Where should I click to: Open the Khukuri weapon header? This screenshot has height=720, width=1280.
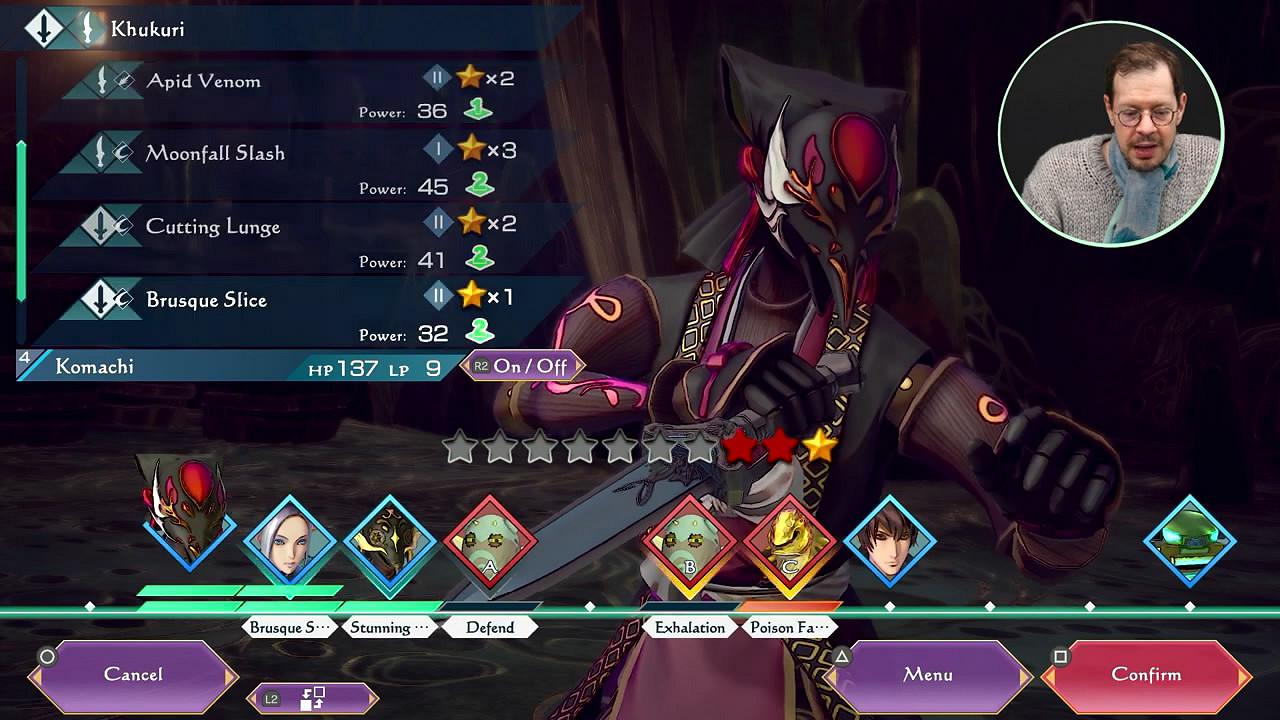pyautogui.click(x=148, y=29)
